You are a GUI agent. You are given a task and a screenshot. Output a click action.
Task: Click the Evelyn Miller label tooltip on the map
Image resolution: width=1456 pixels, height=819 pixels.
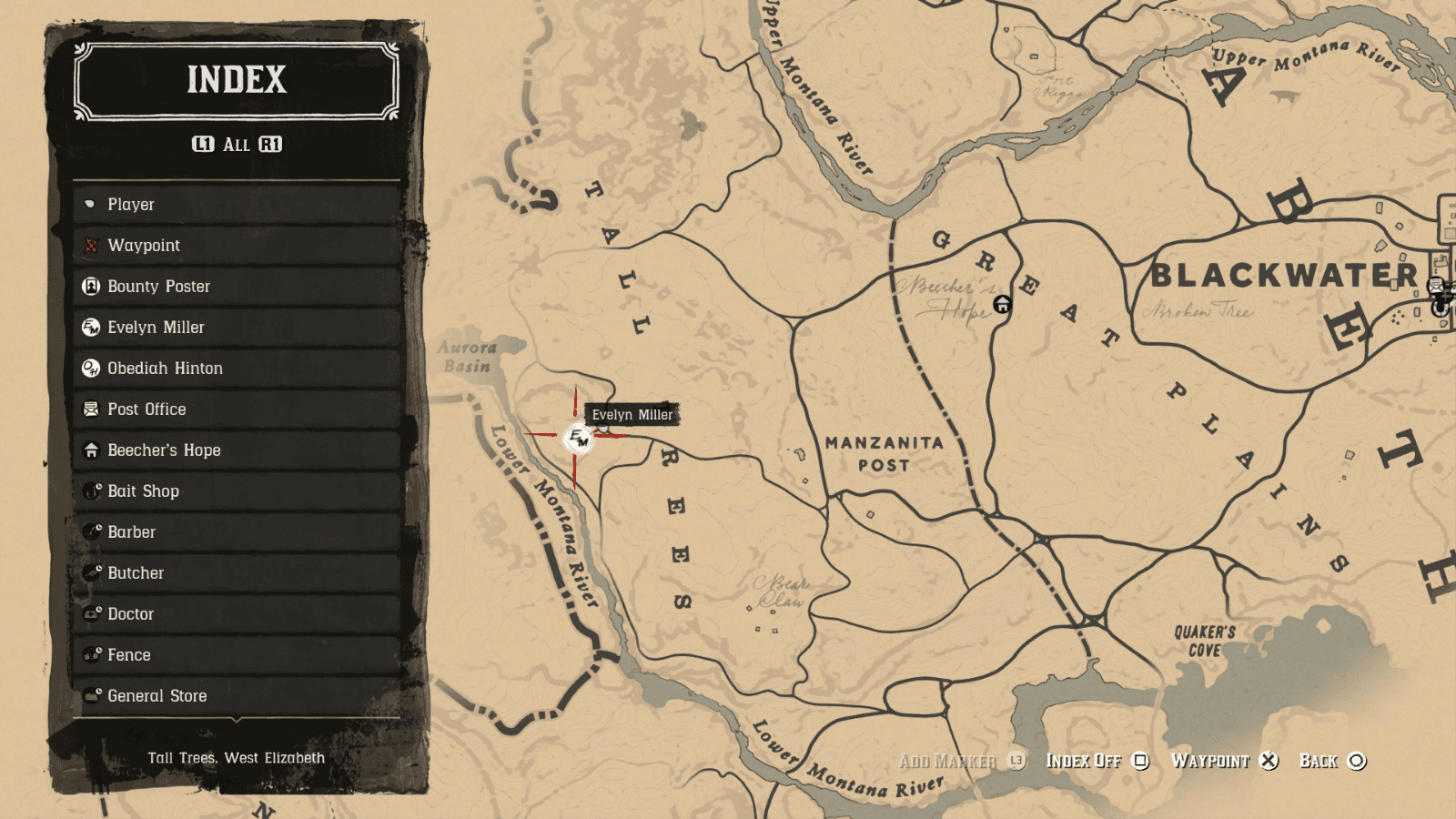(x=632, y=414)
